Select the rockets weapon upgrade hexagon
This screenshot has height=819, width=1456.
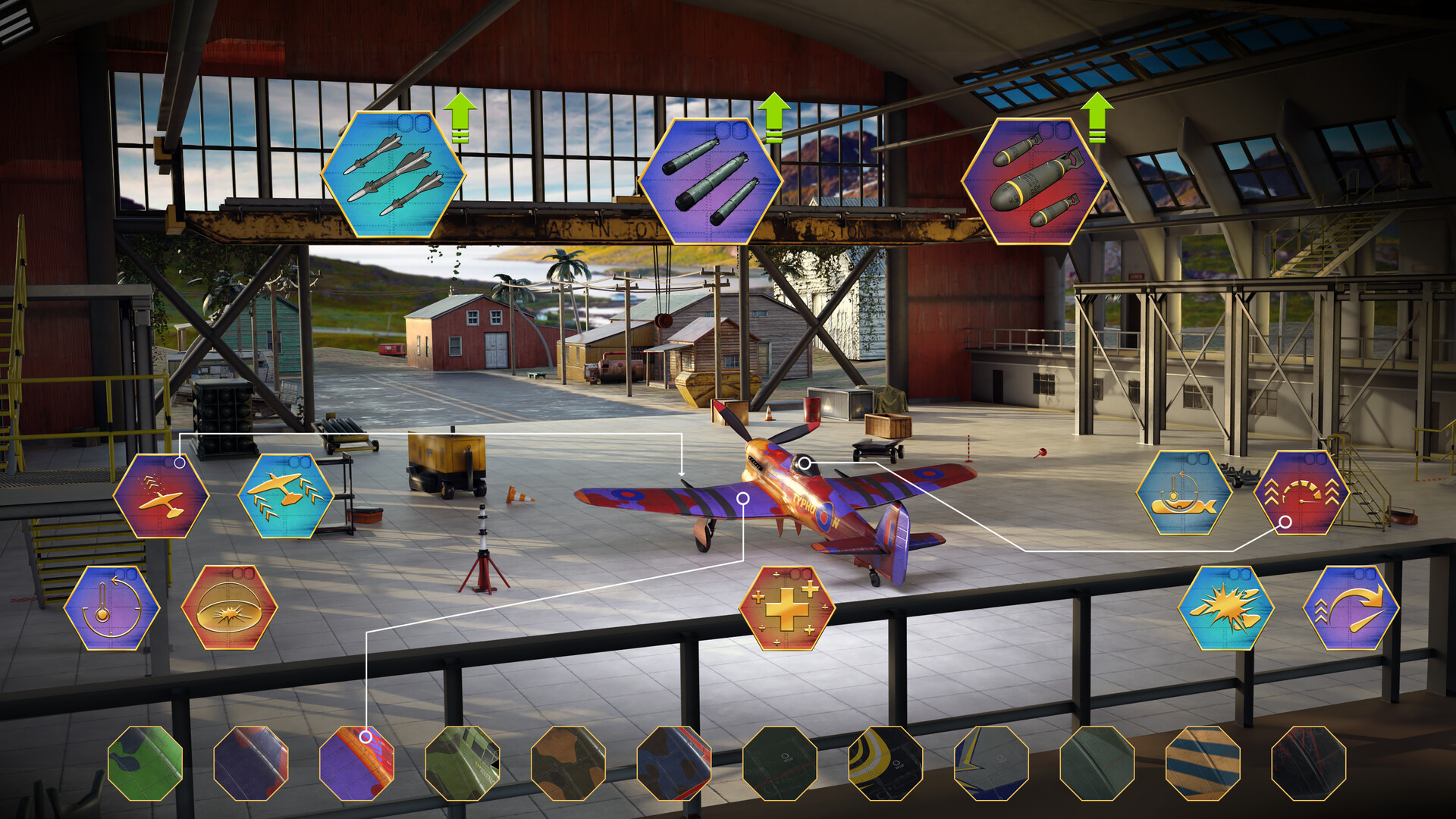(393, 175)
